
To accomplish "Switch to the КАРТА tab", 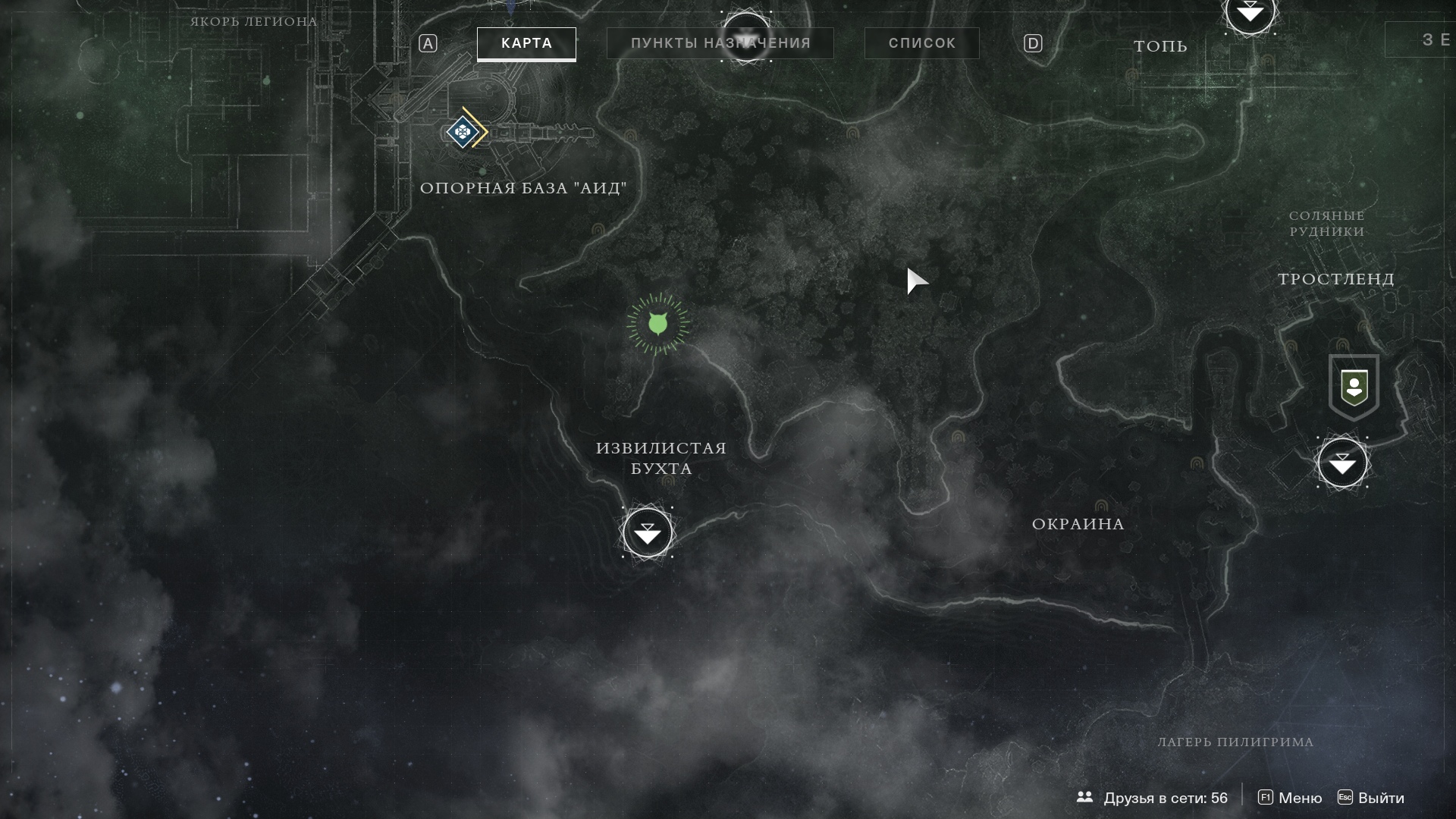I will (526, 43).
